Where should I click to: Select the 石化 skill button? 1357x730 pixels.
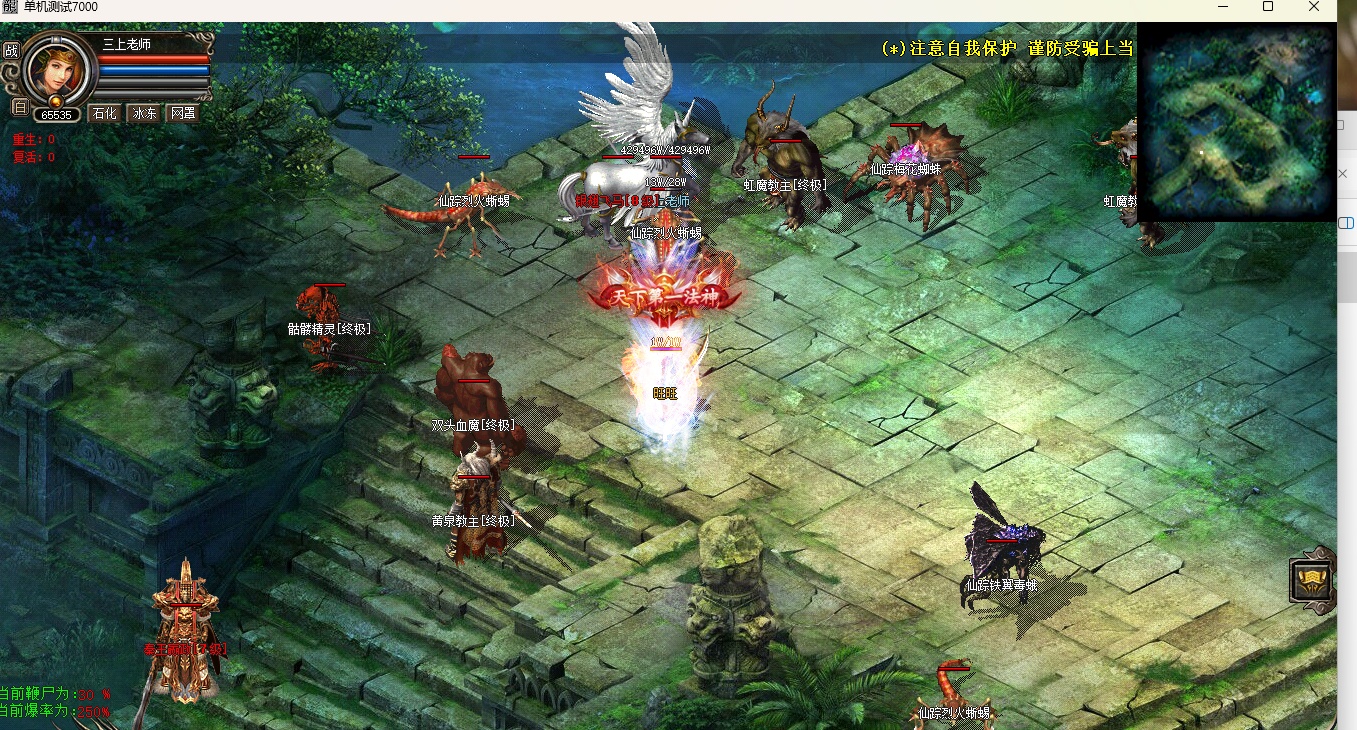pos(104,114)
